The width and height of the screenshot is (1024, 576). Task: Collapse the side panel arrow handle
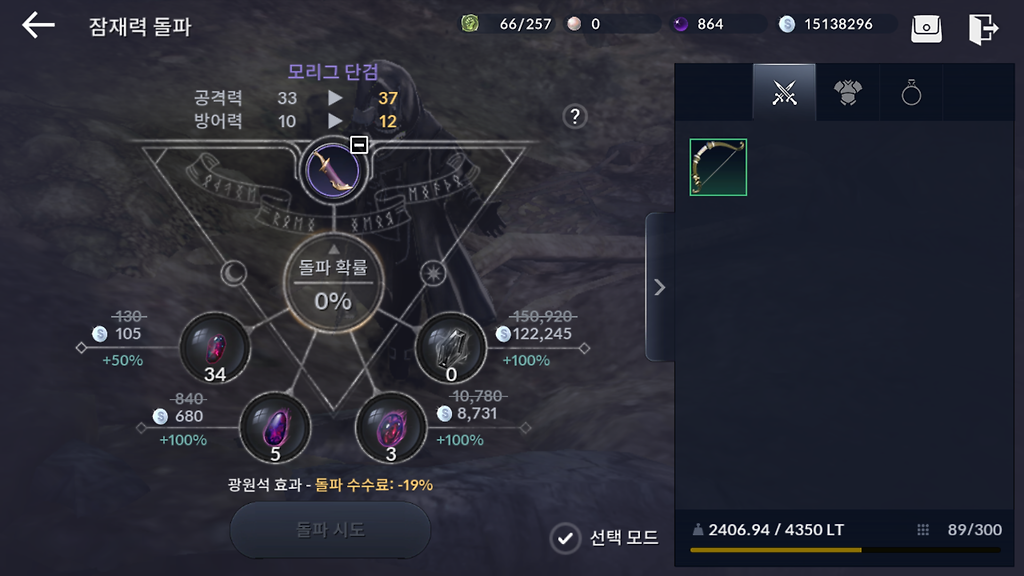point(659,287)
